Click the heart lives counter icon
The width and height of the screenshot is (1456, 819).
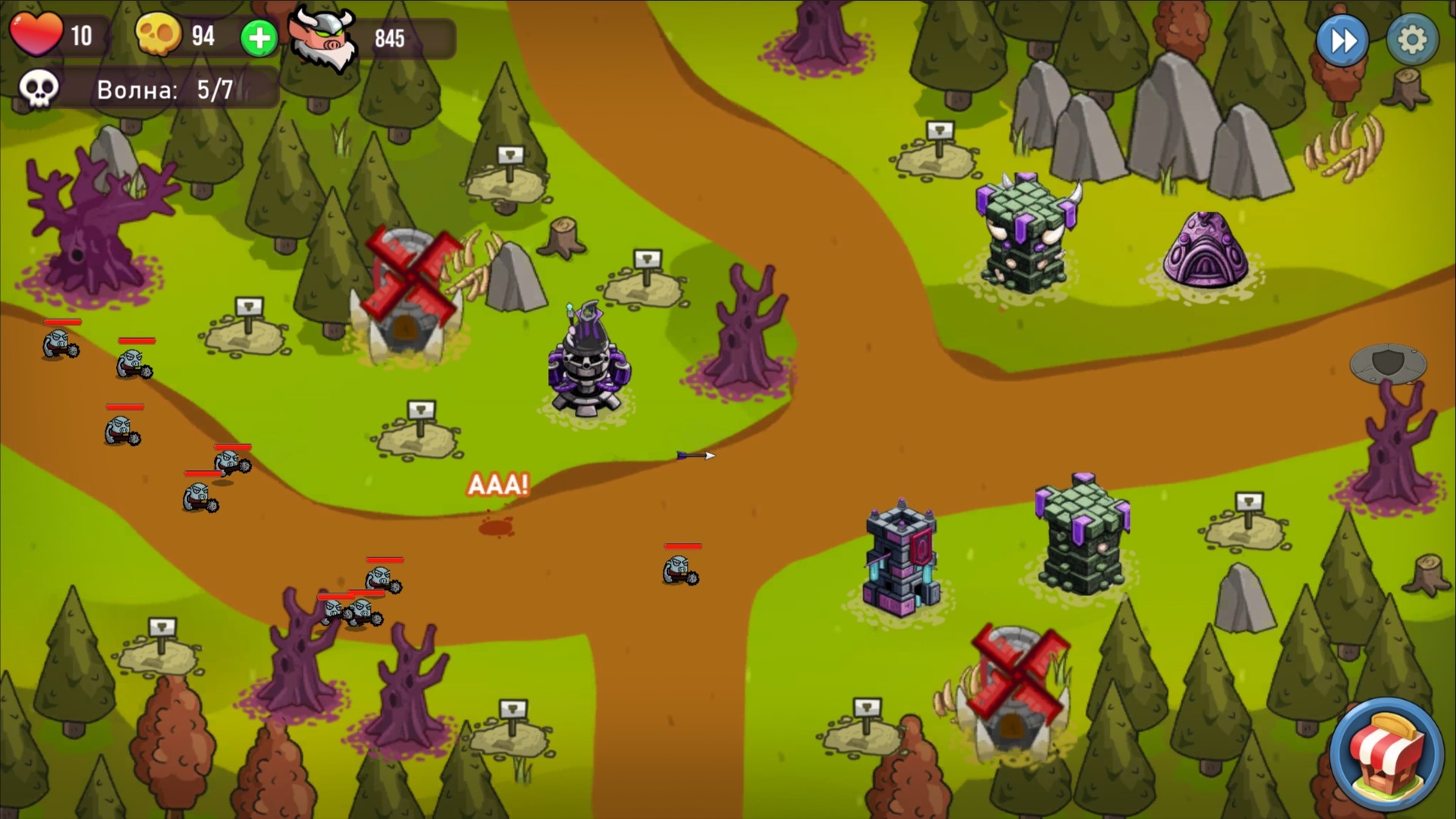(x=36, y=34)
